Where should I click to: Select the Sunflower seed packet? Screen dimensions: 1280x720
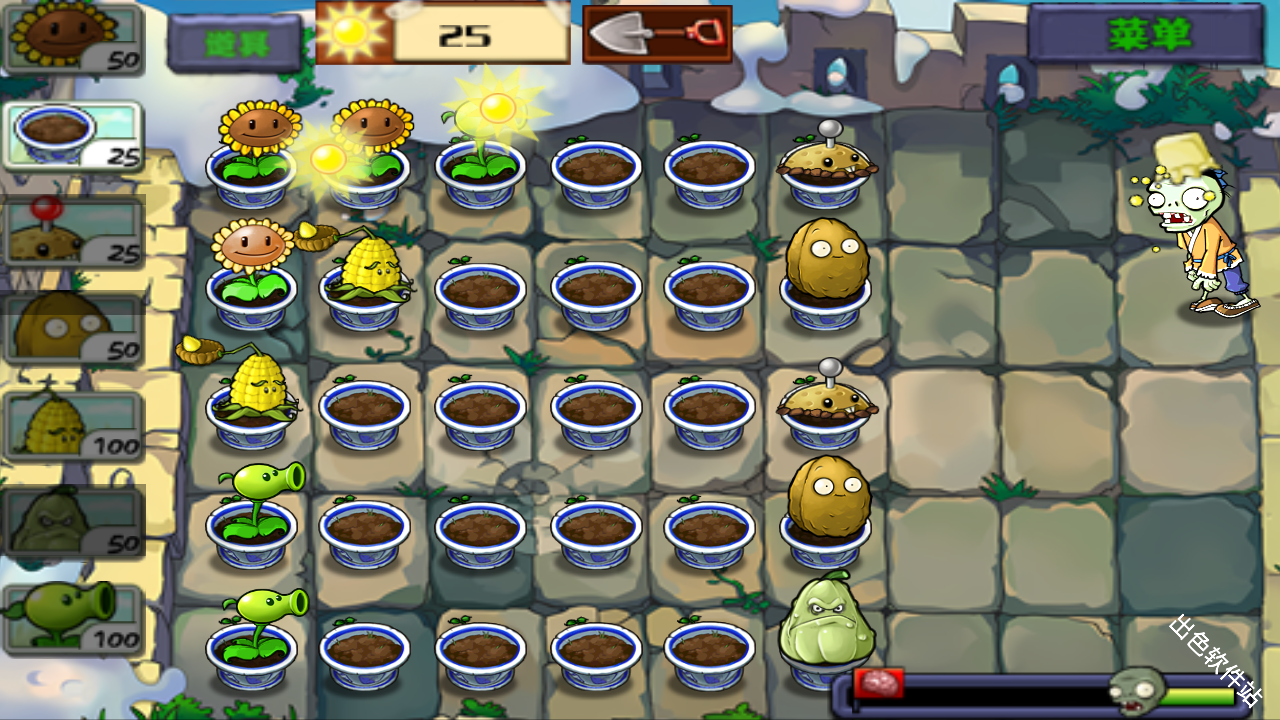coord(73,38)
